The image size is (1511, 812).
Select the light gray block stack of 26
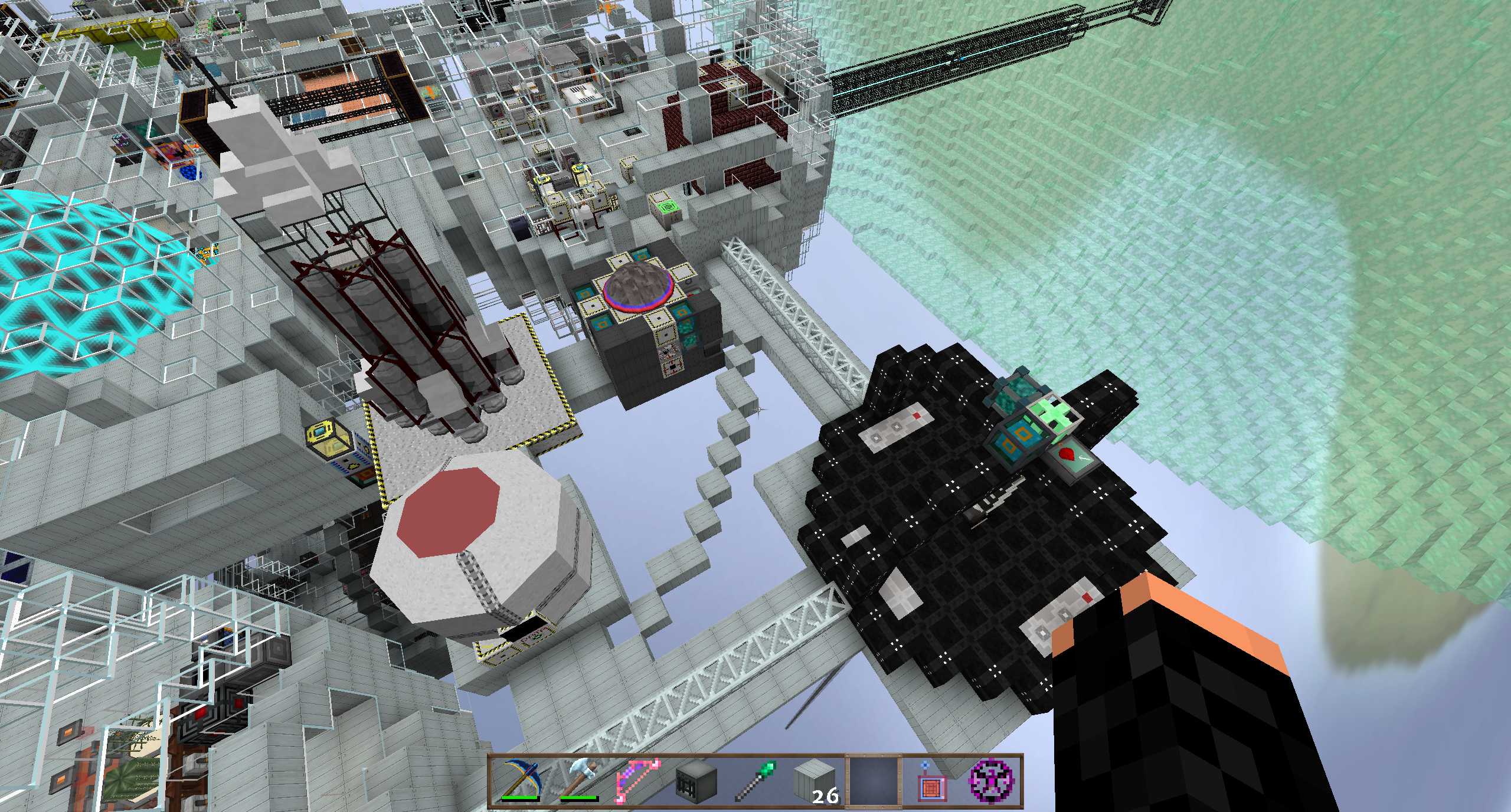click(815, 780)
